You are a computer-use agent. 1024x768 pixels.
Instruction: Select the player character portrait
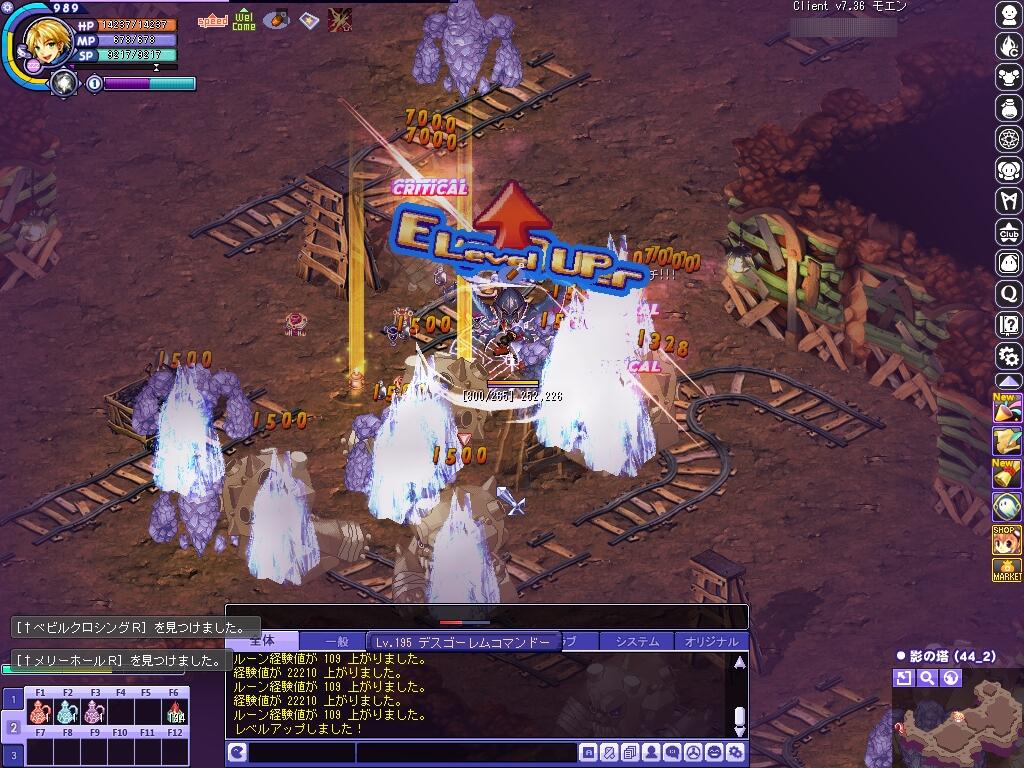tap(43, 41)
